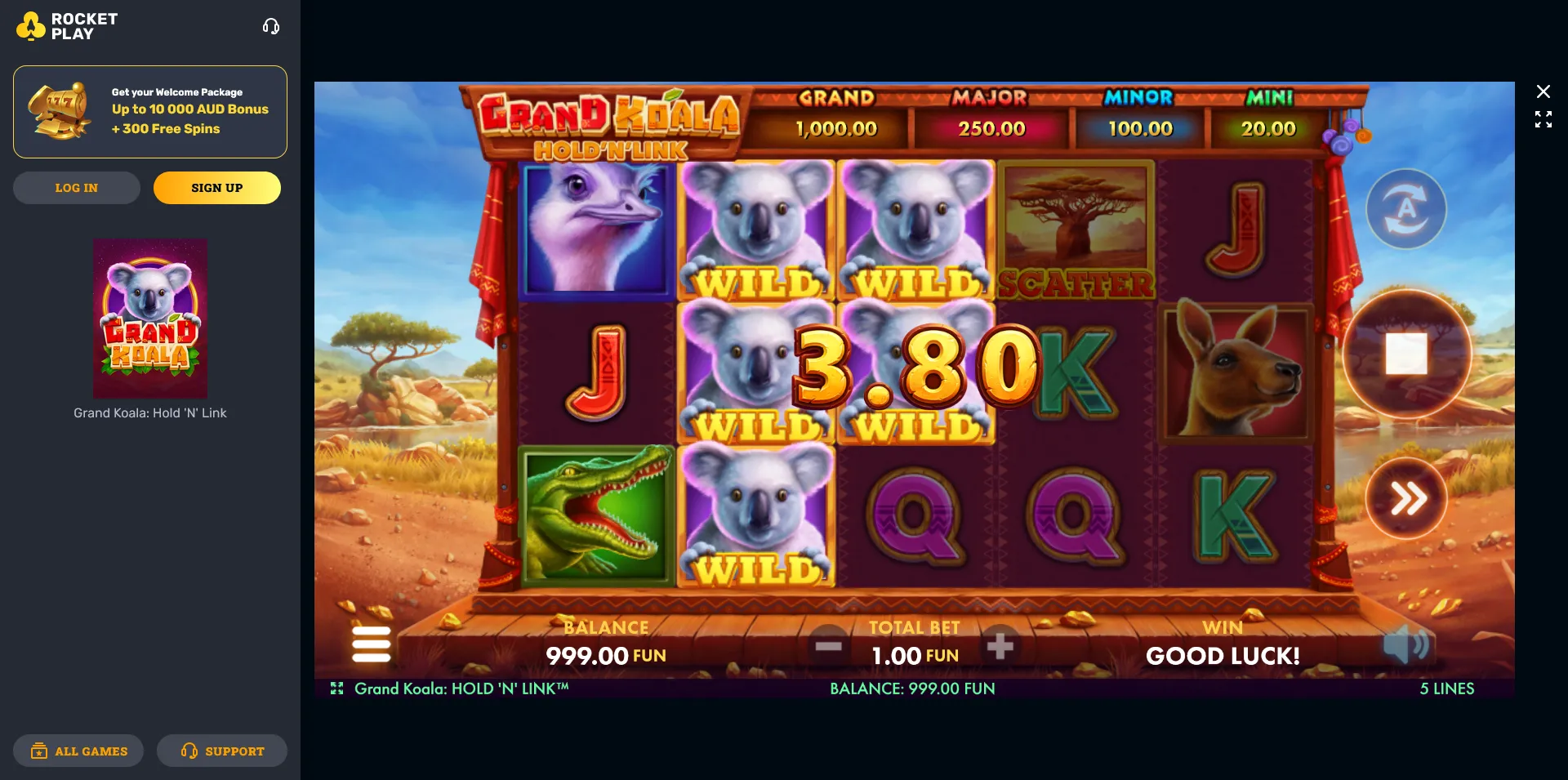The width and height of the screenshot is (1568, 780).
Task: Click the RocketPlay logo
Action: [x=65, y=25]
